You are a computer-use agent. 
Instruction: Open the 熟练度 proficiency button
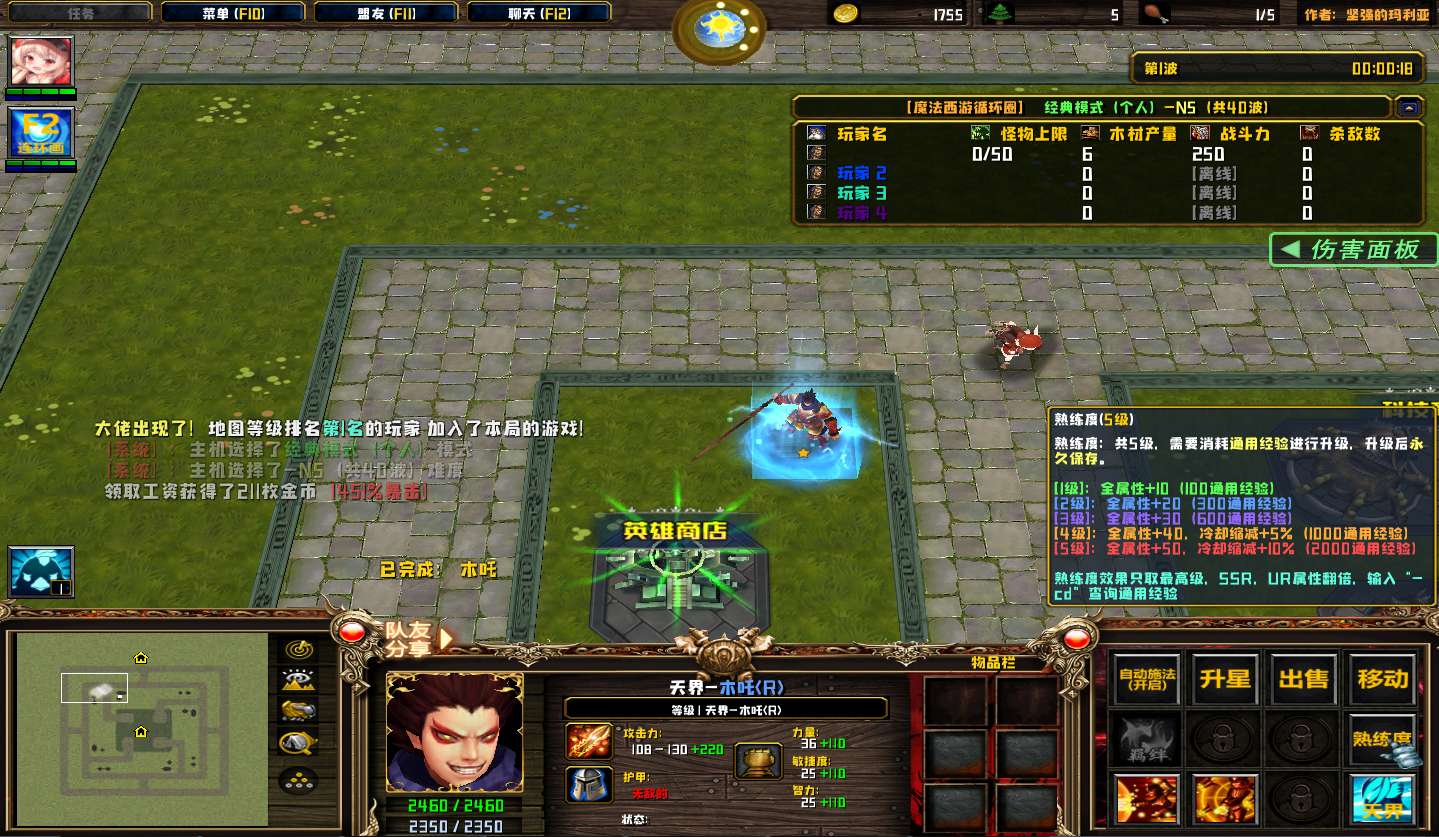point(1383,740)
